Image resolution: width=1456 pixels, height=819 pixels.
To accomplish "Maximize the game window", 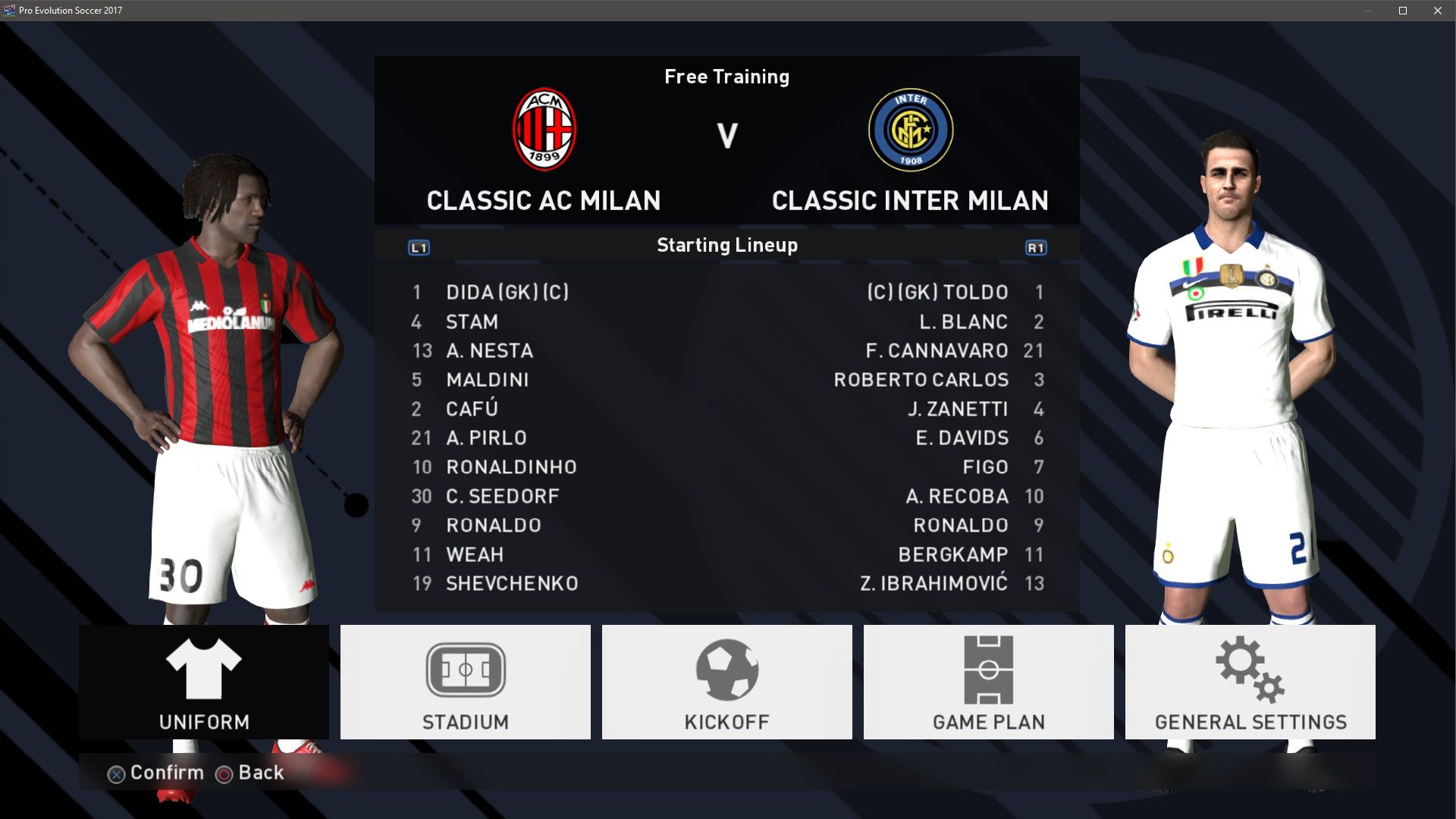I will pos(1403,11).
